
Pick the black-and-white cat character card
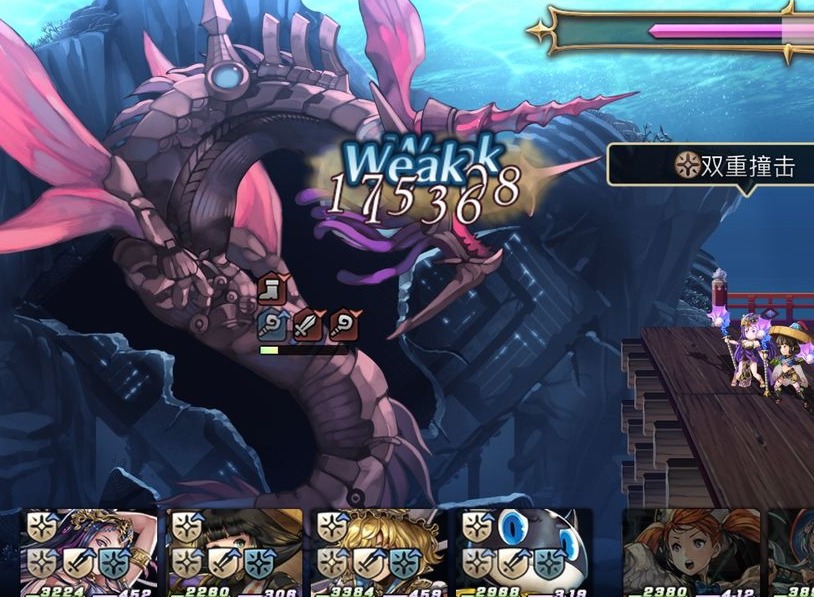525,551
